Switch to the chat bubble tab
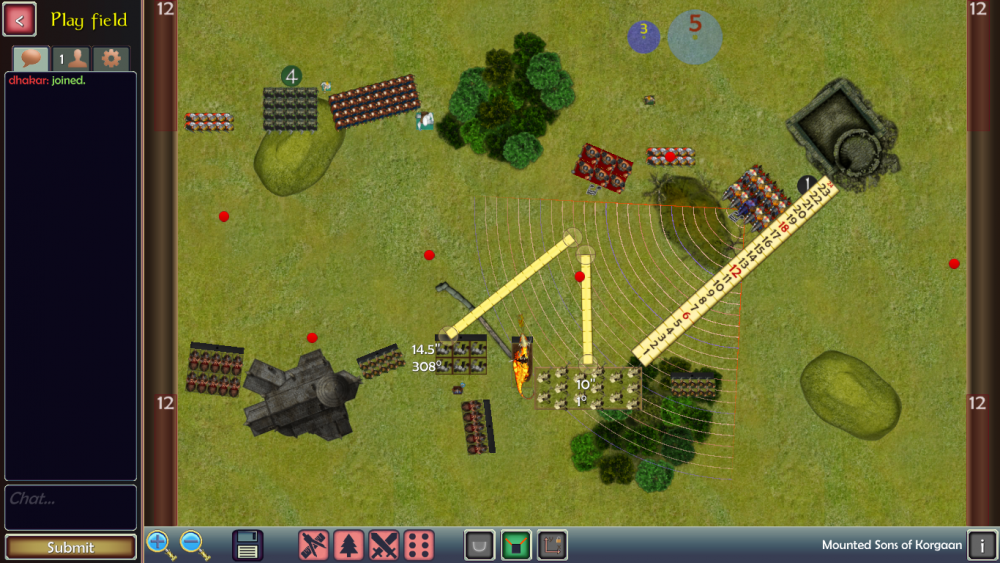1000x563 pixels. point(31,58)
